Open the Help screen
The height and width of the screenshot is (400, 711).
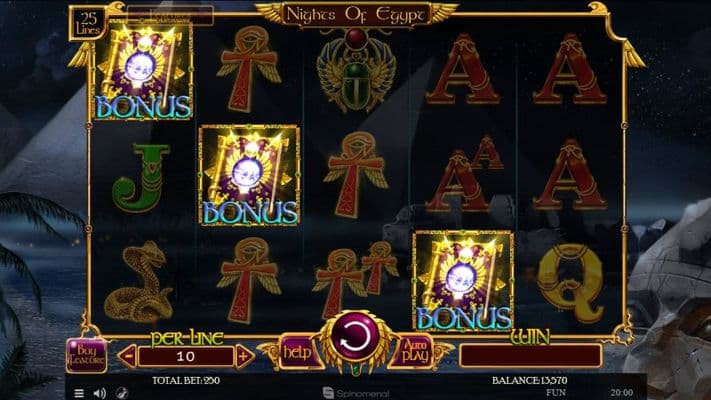295,352
